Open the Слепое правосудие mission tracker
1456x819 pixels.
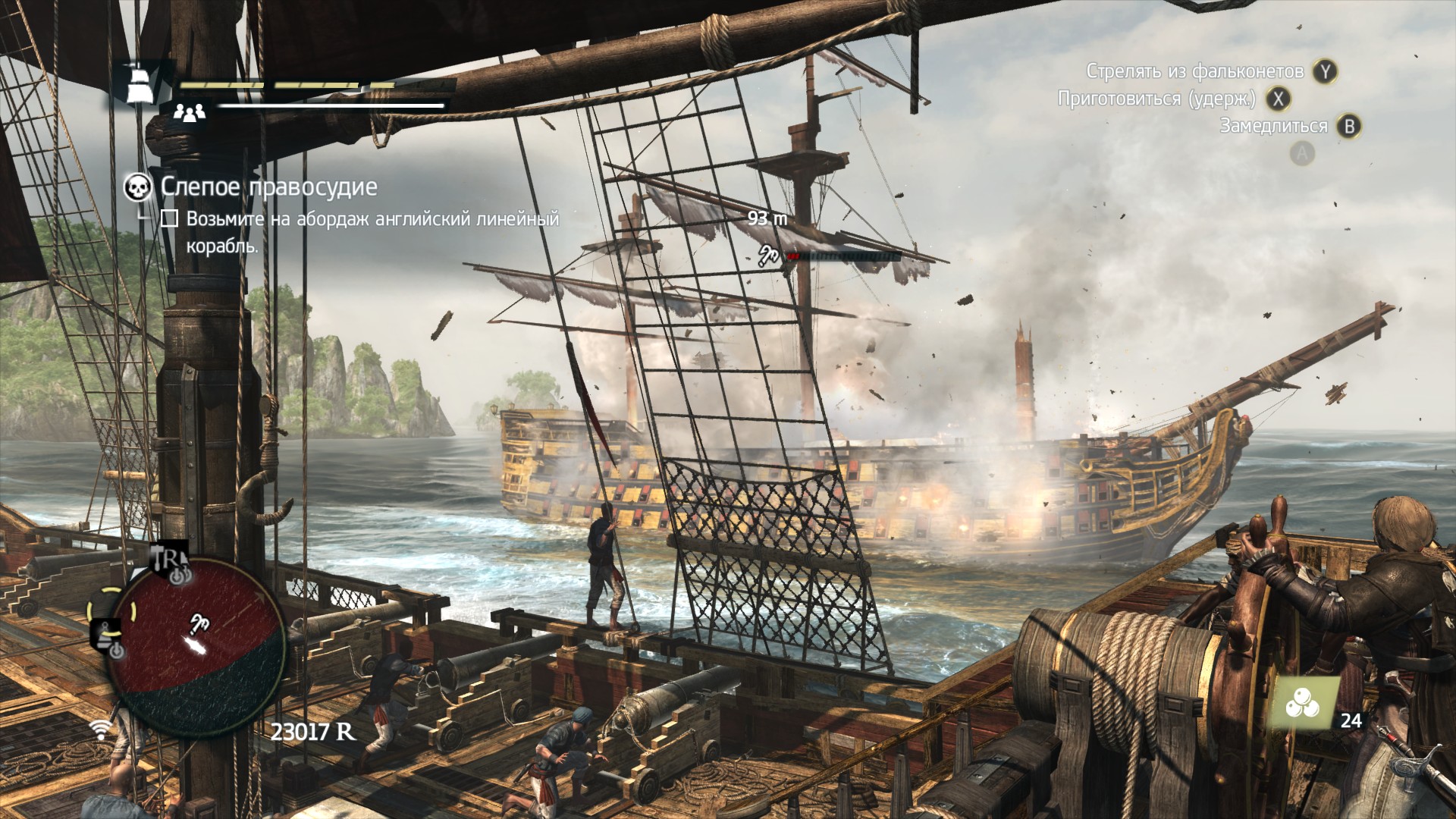268,187
